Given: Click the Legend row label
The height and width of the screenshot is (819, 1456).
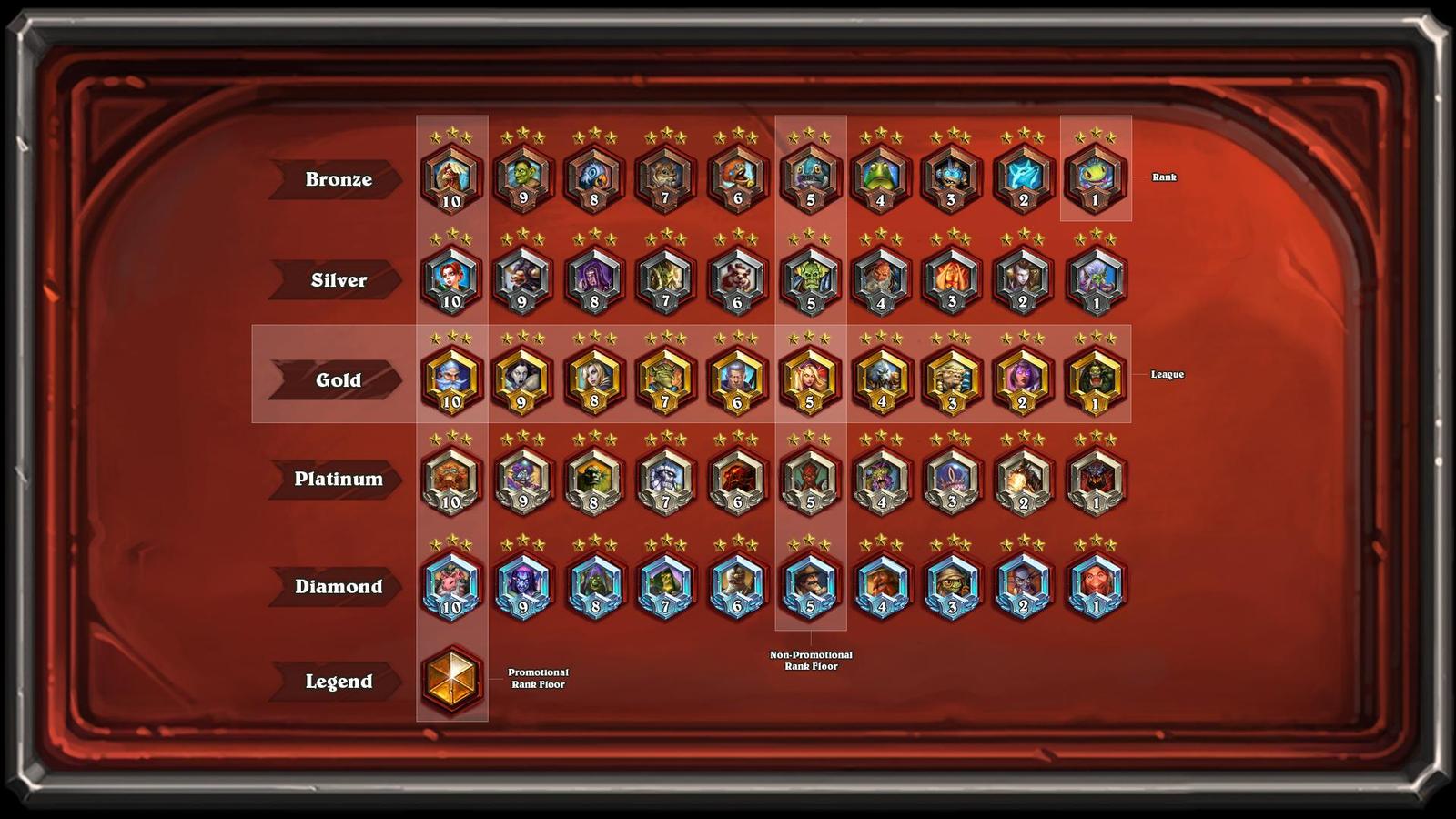Looking at the screenshot, I should click(339, 680).
